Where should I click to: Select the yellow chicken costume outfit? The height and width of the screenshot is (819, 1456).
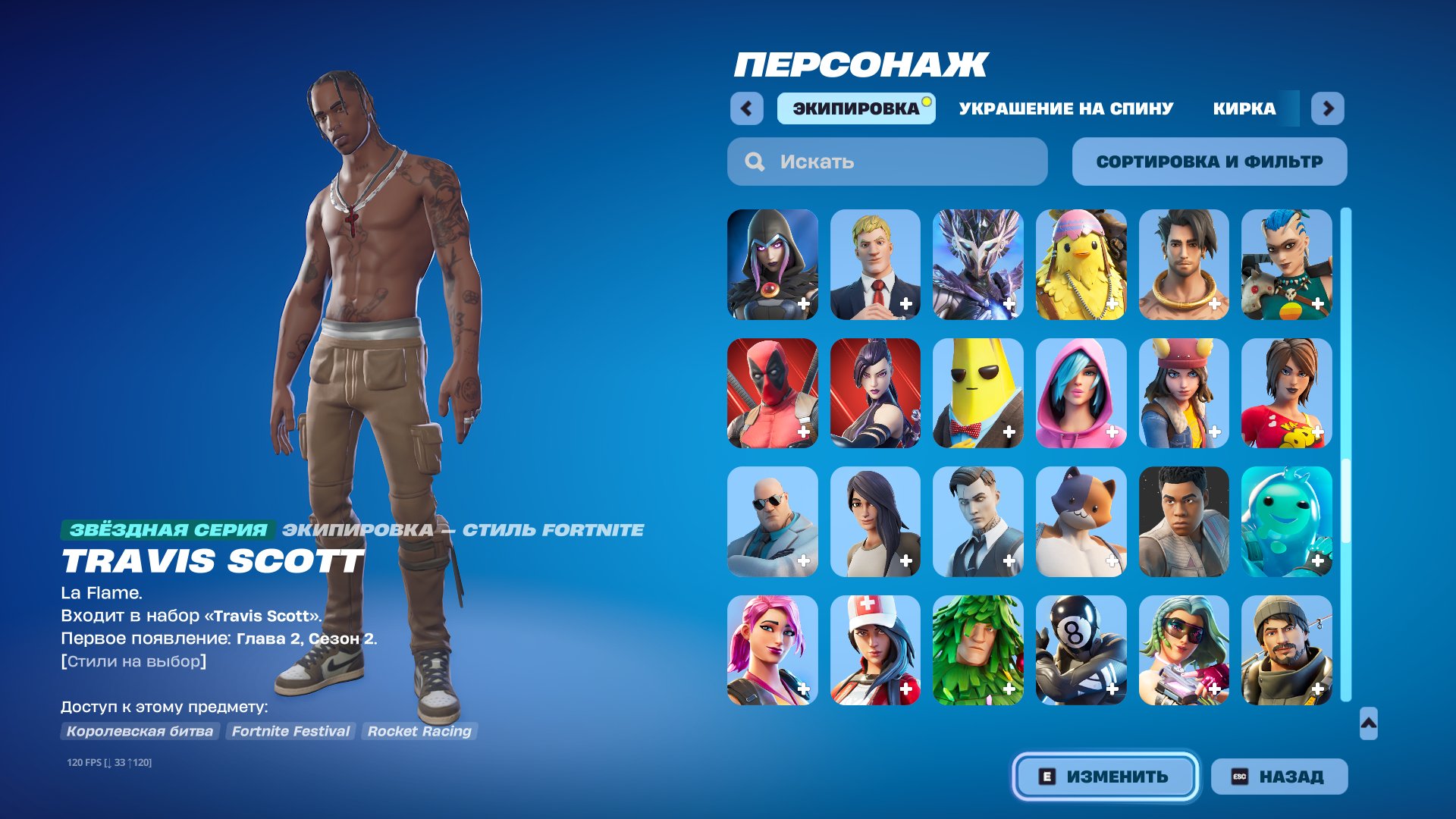pos(1080,265)
